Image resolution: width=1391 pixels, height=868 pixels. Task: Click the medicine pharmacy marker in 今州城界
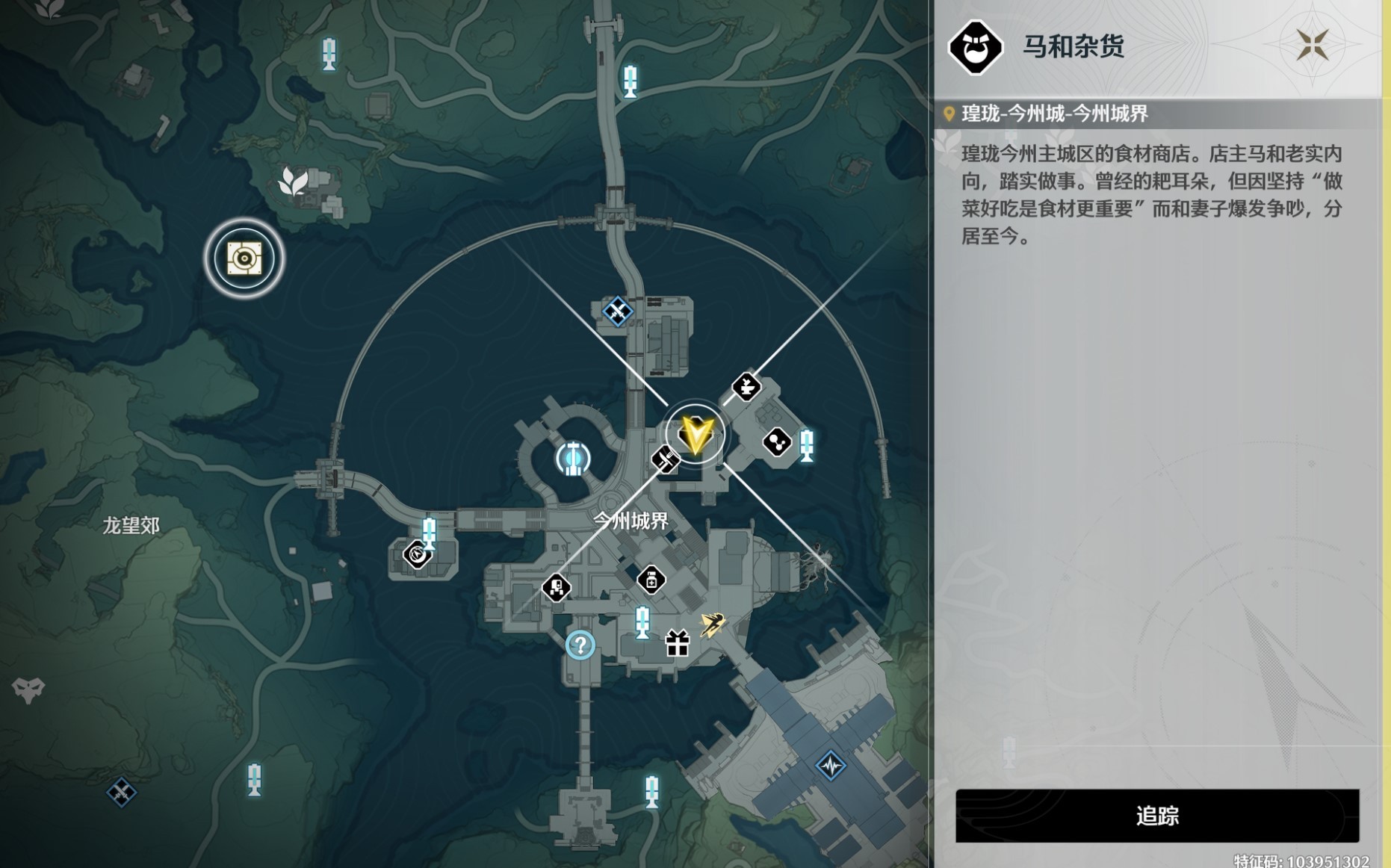(652, 581)
